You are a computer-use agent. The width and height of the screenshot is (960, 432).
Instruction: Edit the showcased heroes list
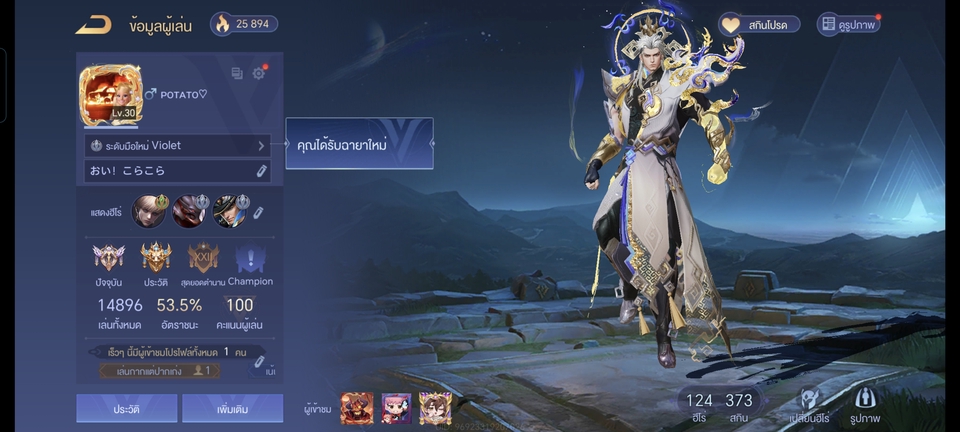click(257, 212)
